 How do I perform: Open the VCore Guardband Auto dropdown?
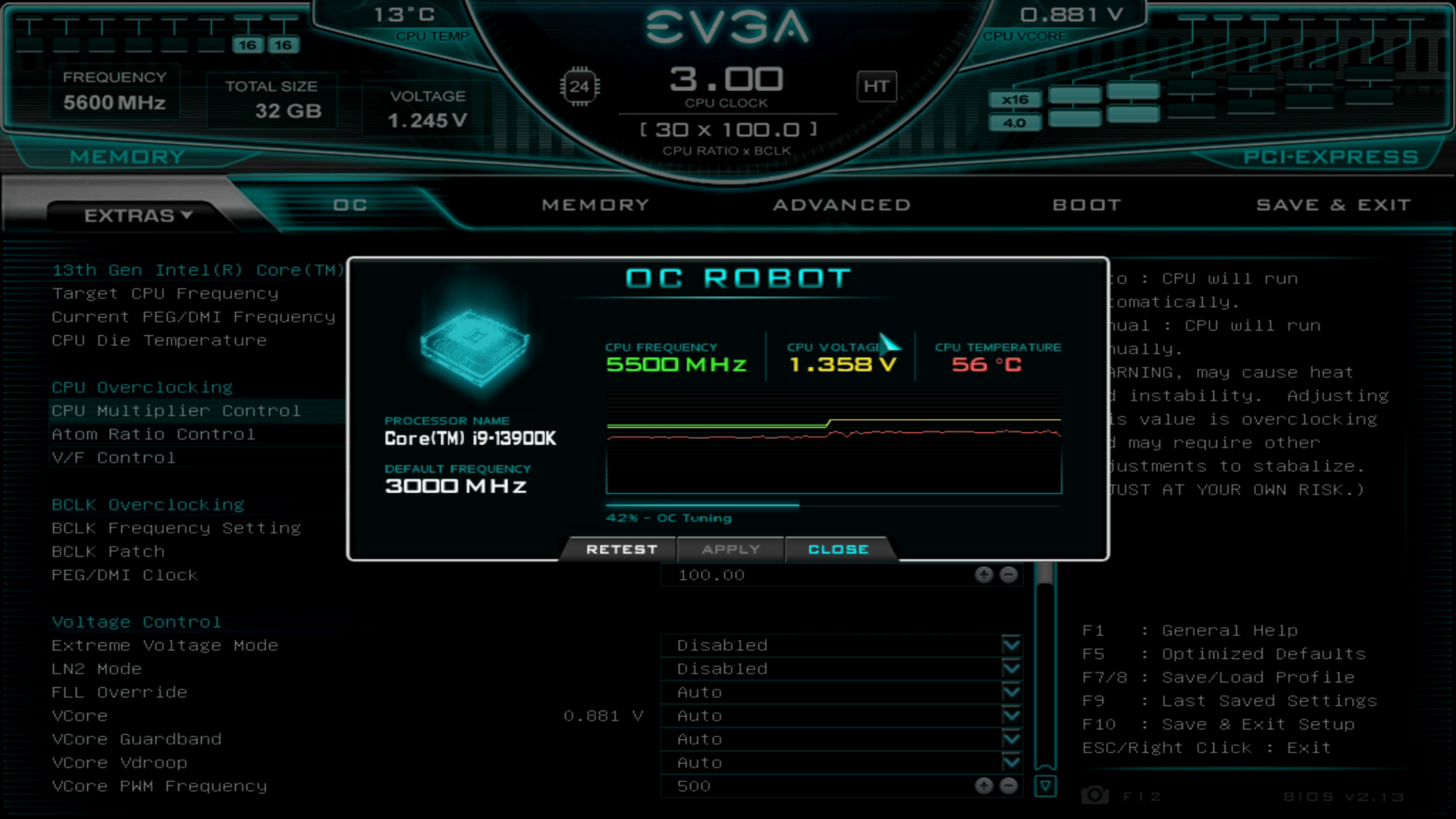tap(1011, 739)
